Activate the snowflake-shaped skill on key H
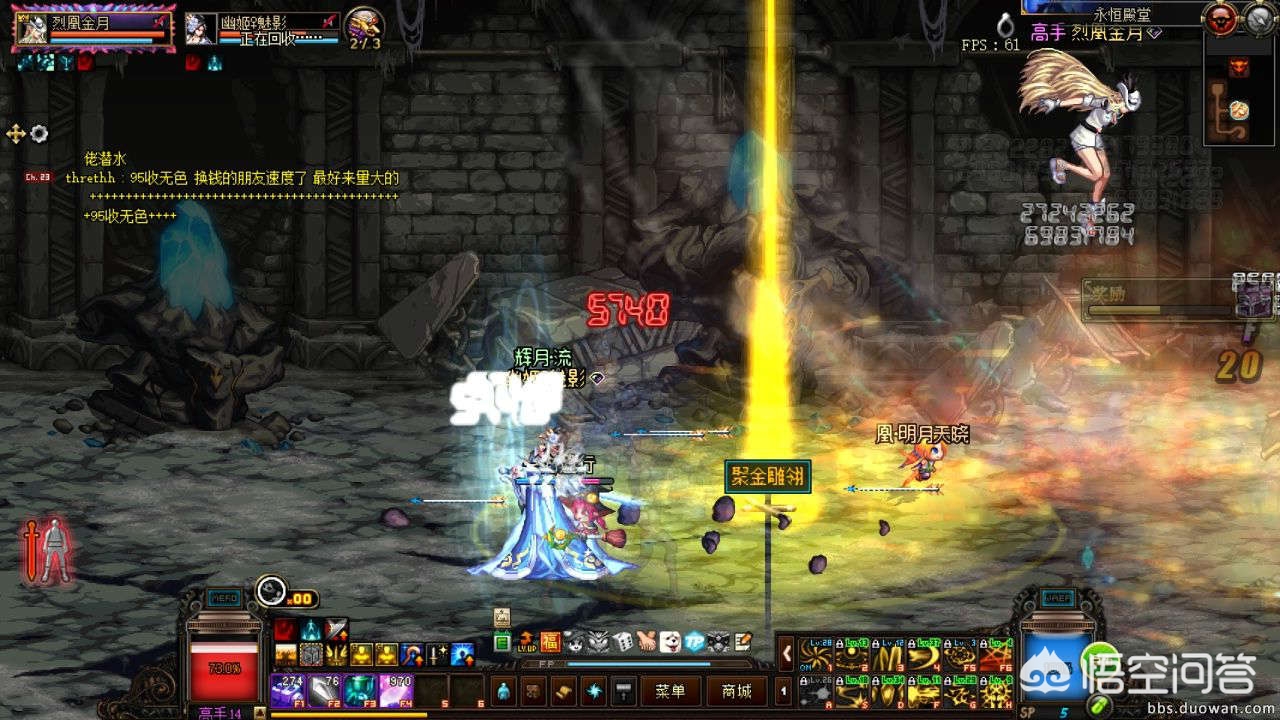Viewport: 1280px width, 720px height. point(995,691)
